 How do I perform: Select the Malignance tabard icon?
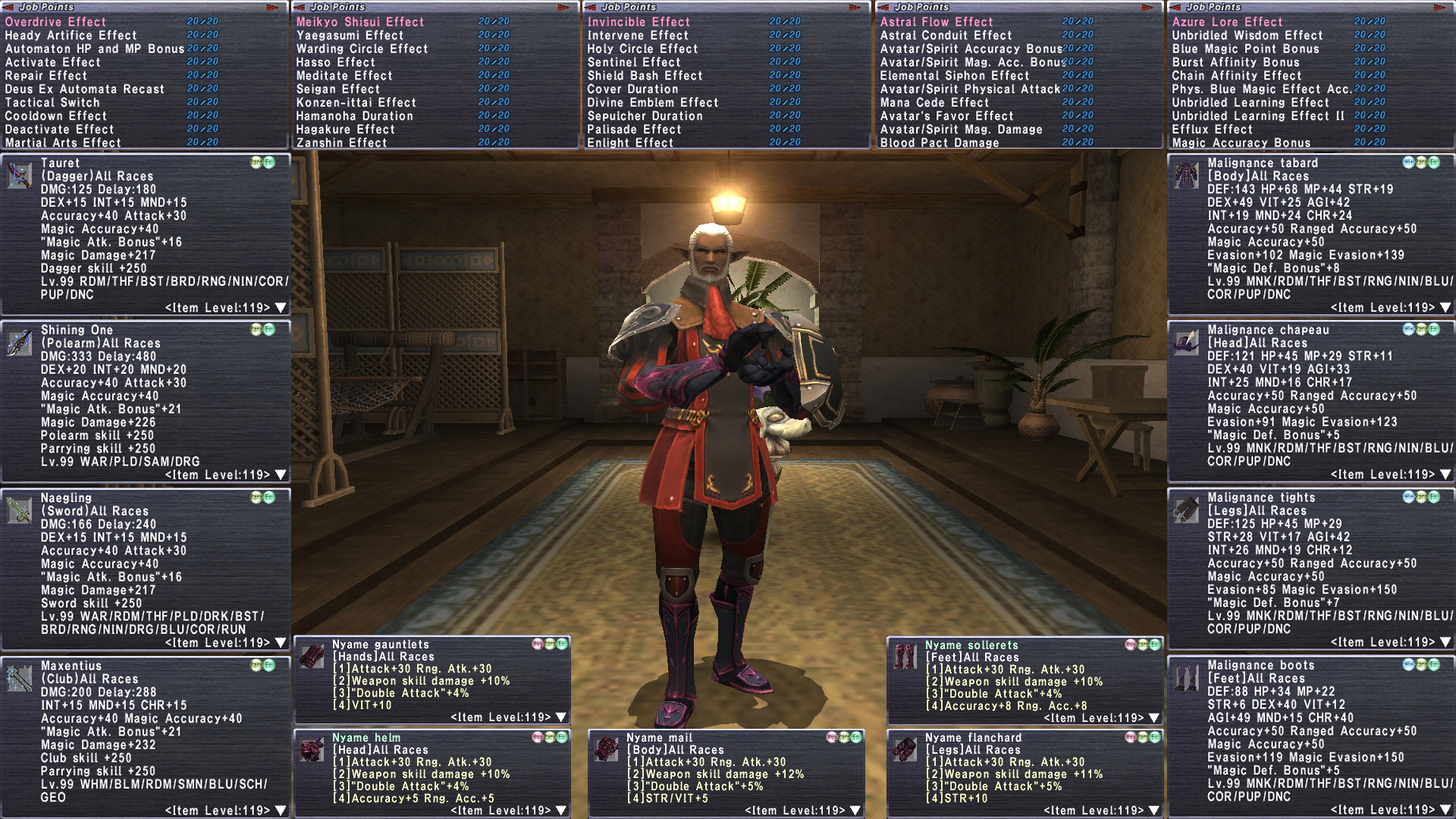click(x=1186, y=175)
